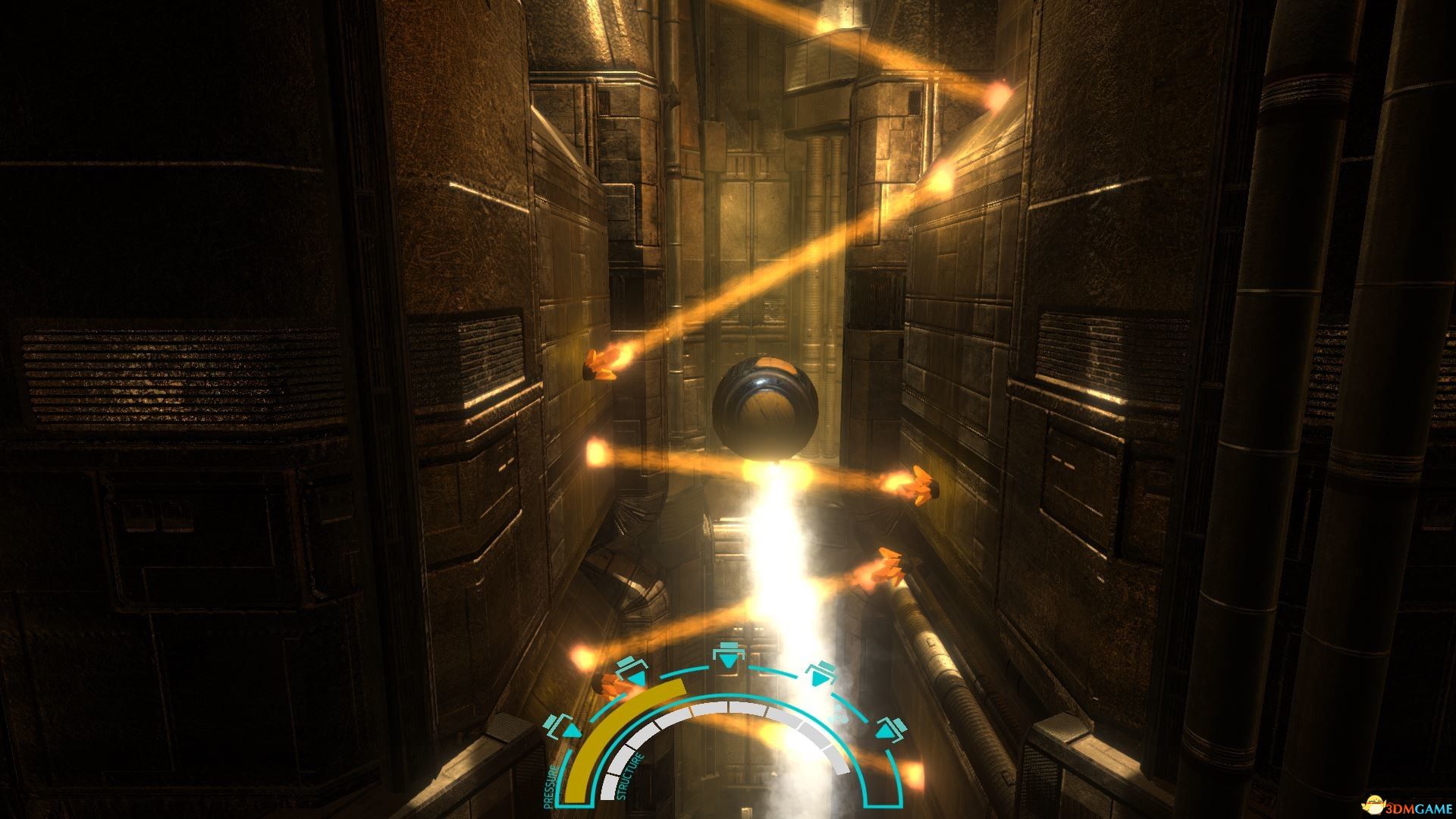
Task: Click the 3DMGAME chick mascot logo
Action: point(1373,805)
